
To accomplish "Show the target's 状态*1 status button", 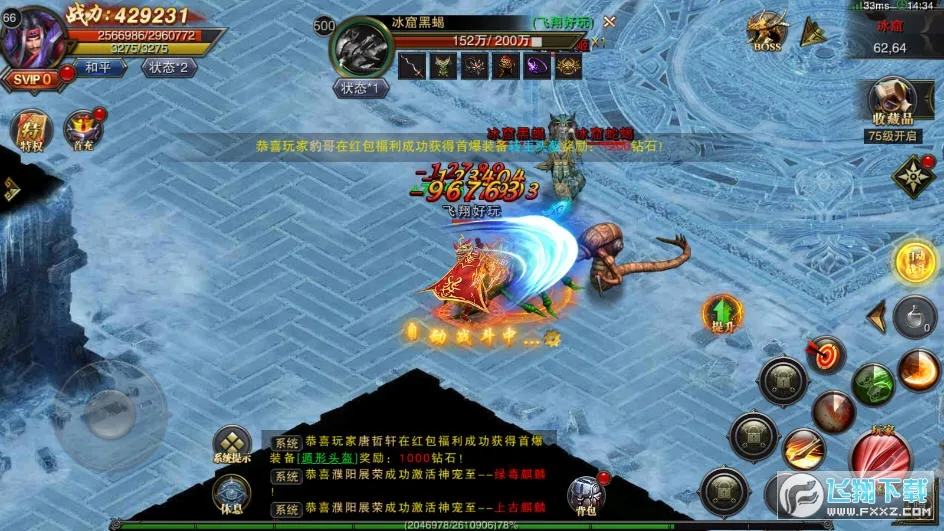I will click(360, 87).
